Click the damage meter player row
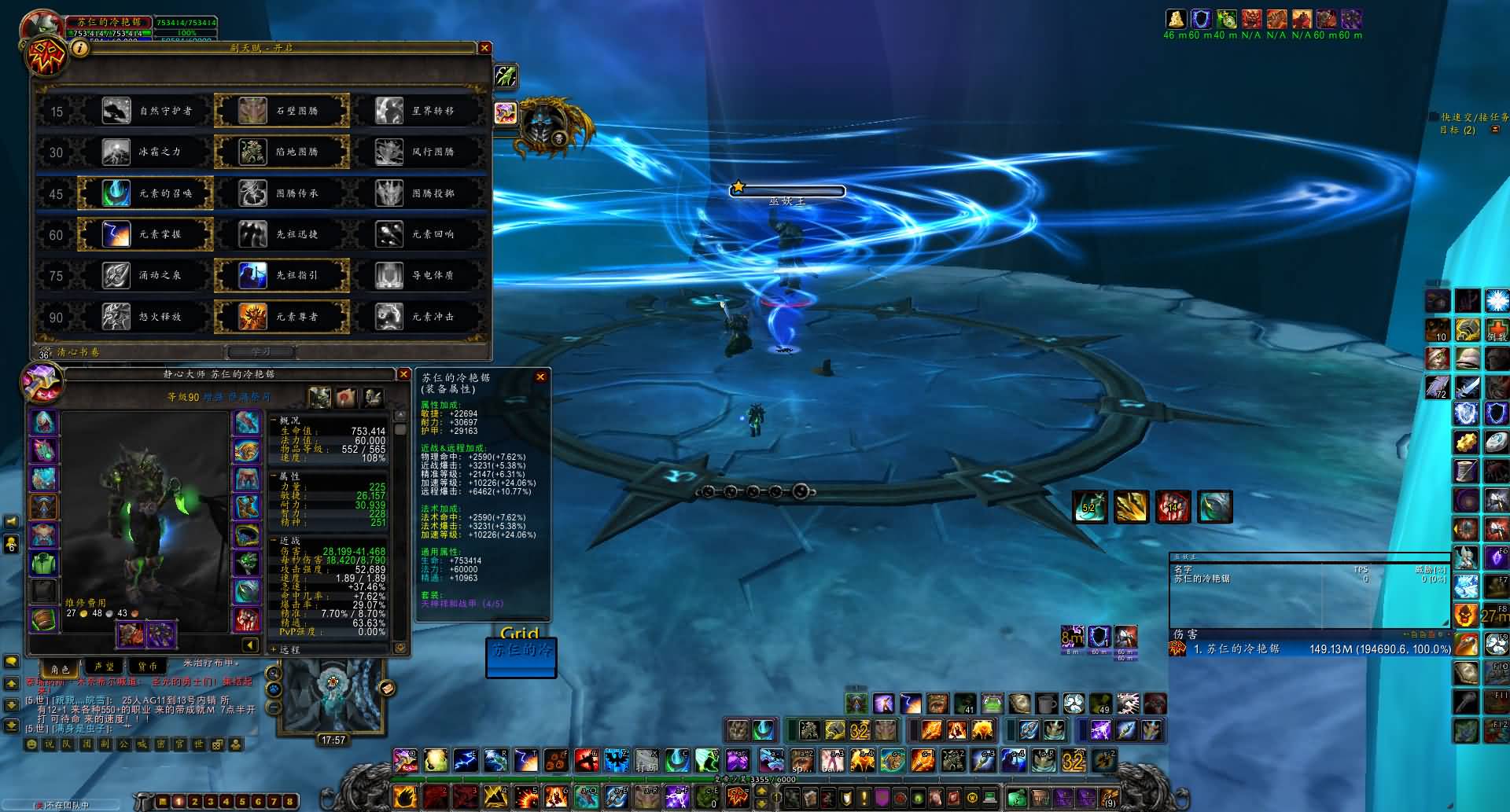 tap(1309, 649)
